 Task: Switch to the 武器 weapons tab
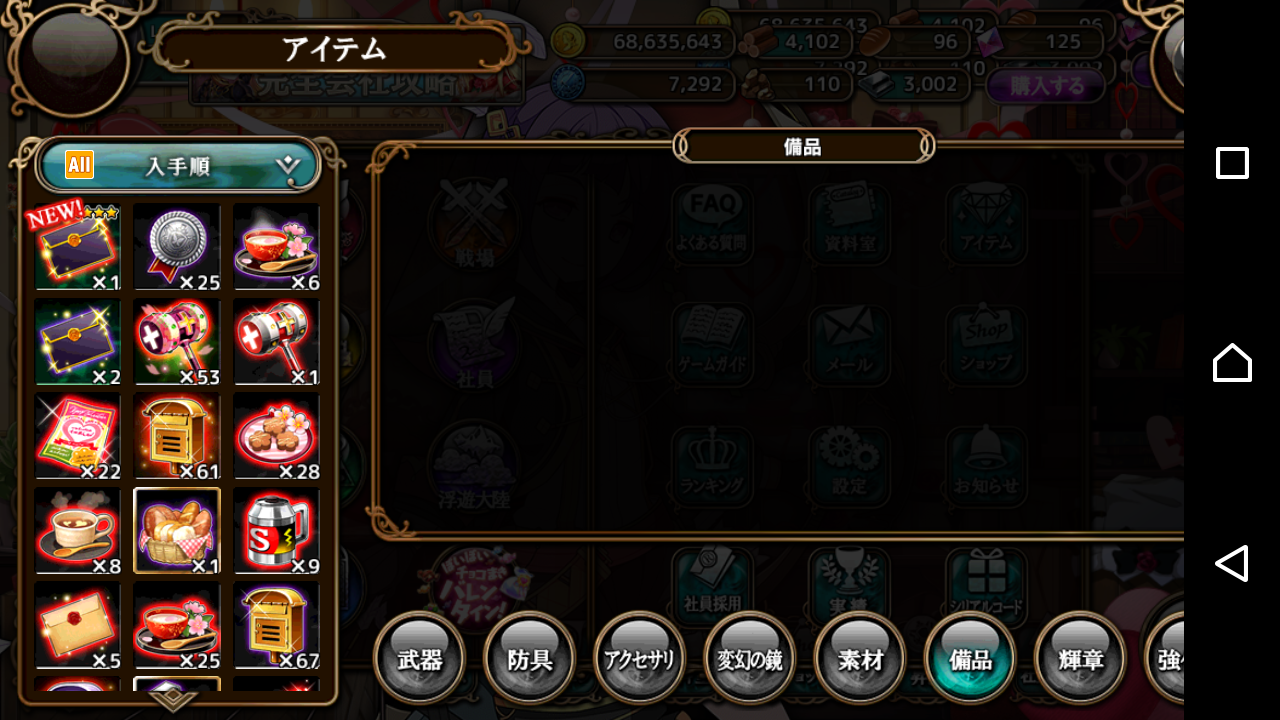pyautogui.click(x=419, y=657)
